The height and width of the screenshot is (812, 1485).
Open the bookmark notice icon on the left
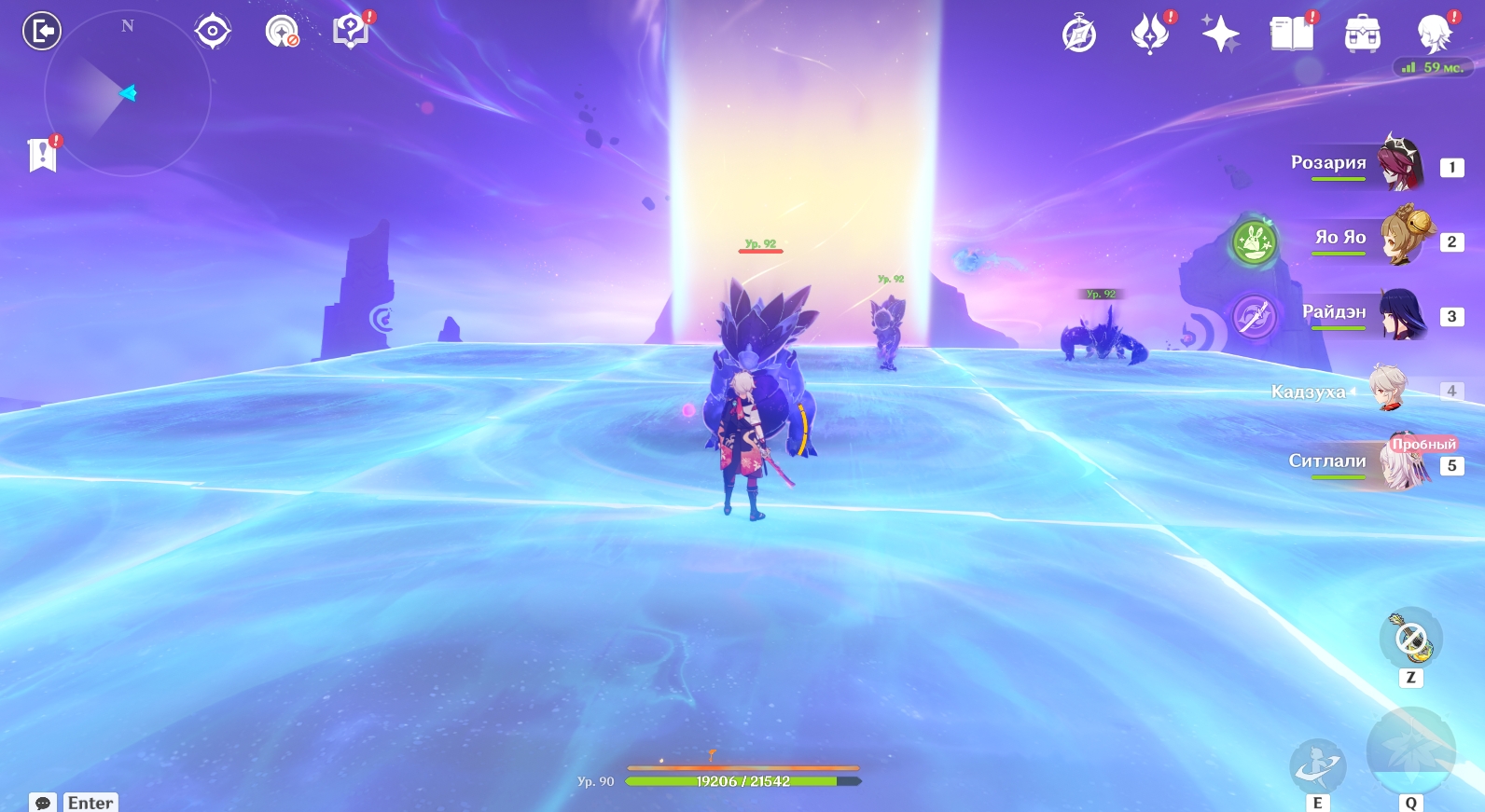(43, 155)
